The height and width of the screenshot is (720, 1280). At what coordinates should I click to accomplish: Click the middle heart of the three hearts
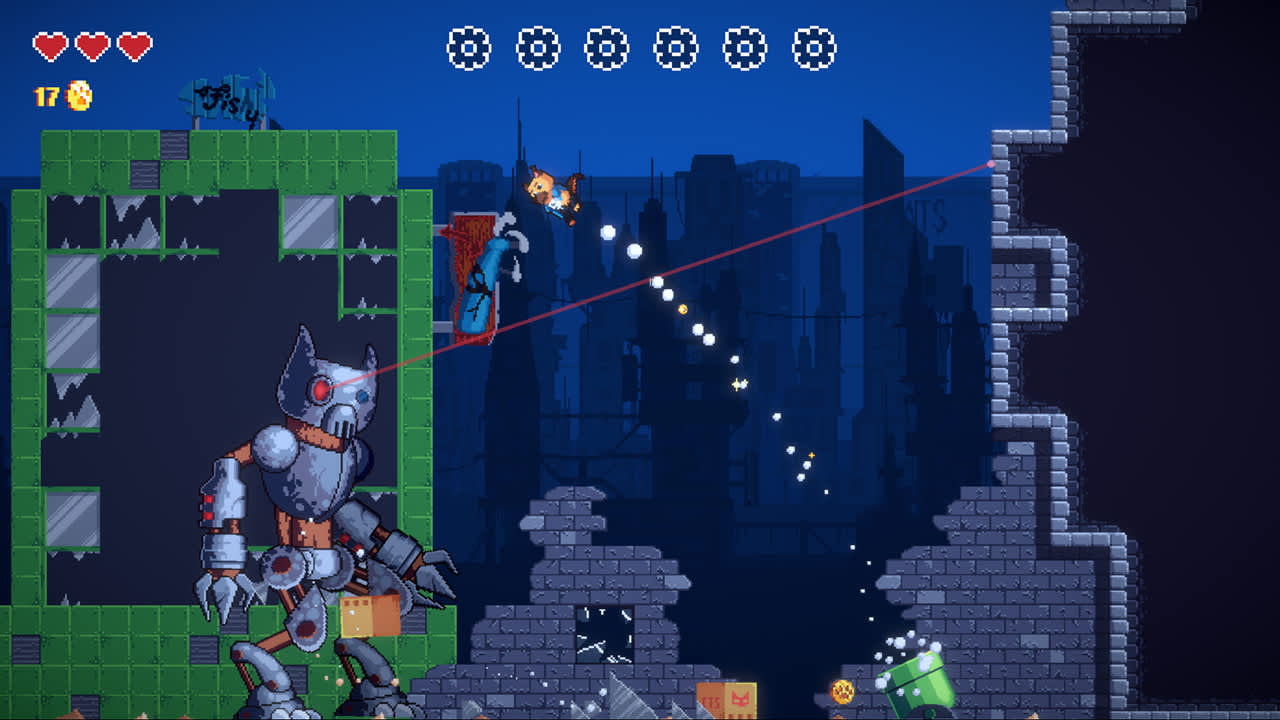(x=90, y=45)
